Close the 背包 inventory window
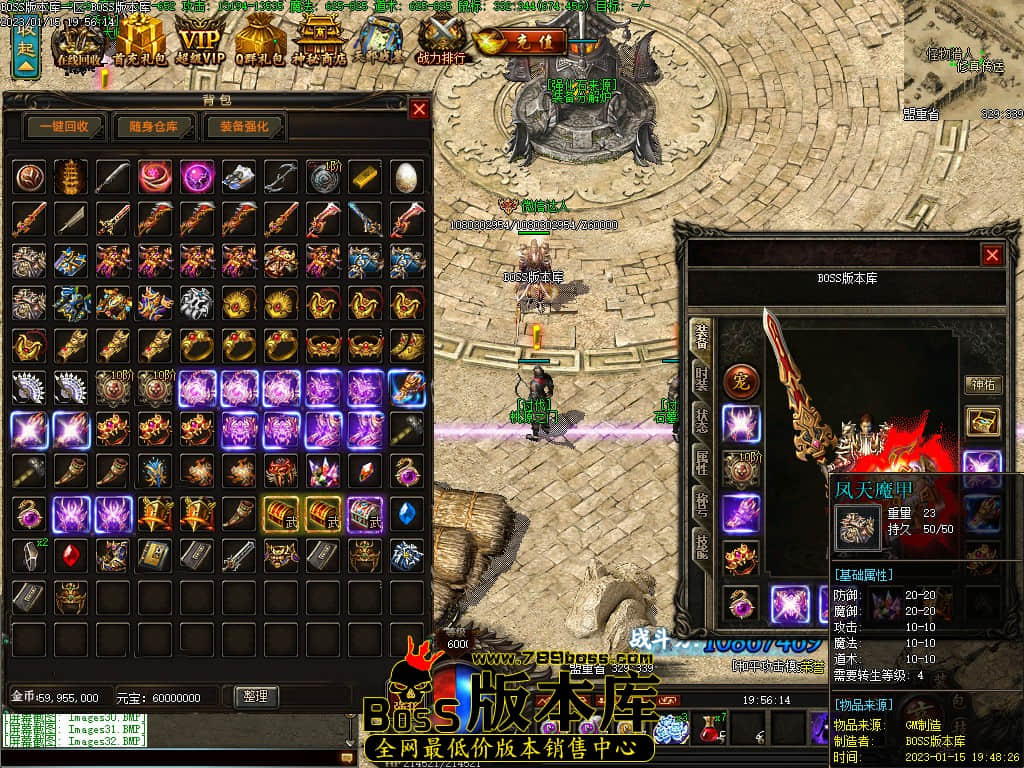This screenshot has height=768, width=1024. pyautogui.click(x=419, y=109)
